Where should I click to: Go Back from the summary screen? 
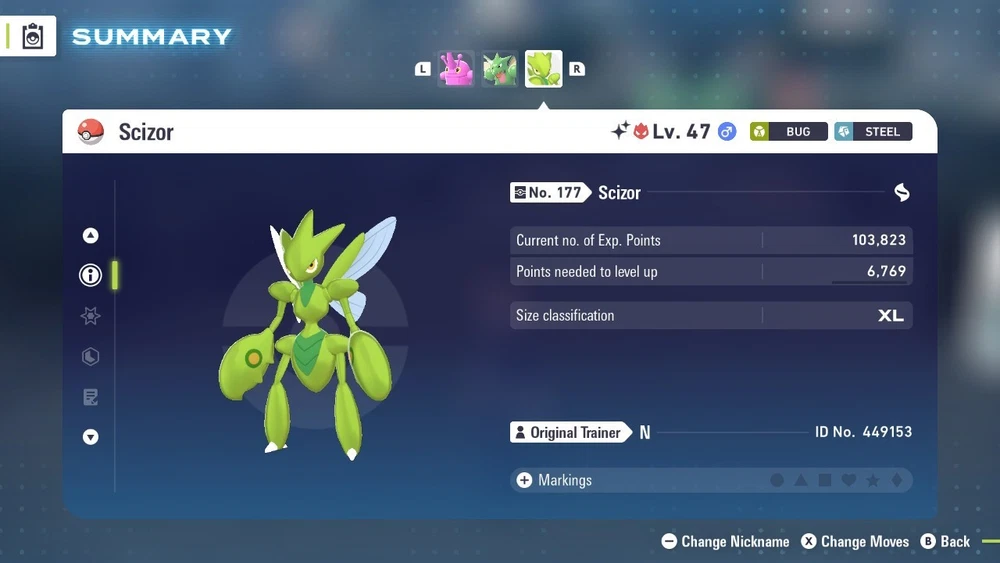click(x=945, y=541)
